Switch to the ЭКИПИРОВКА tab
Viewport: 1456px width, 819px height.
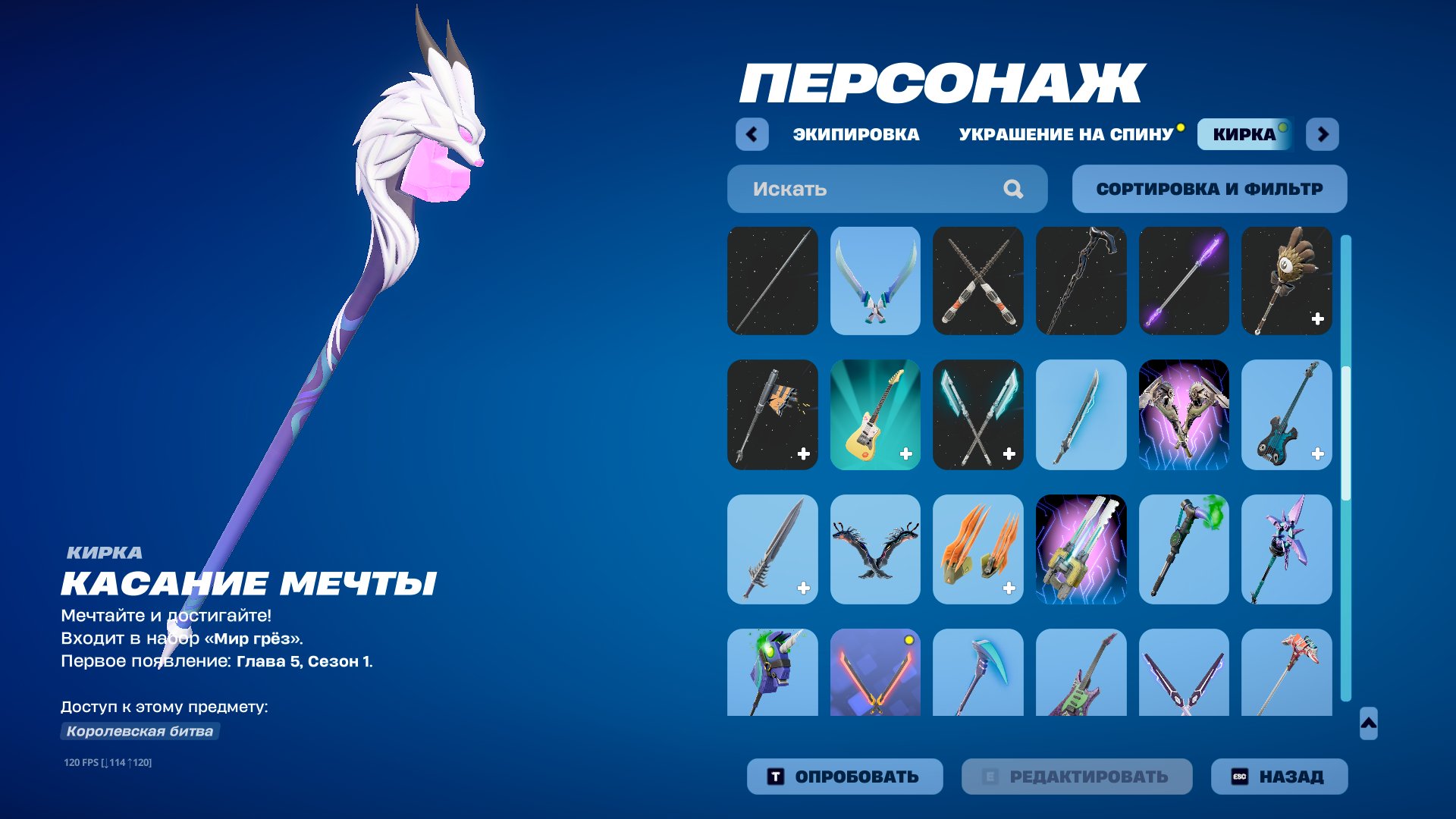pyautogui.click(x=854, y=134)
